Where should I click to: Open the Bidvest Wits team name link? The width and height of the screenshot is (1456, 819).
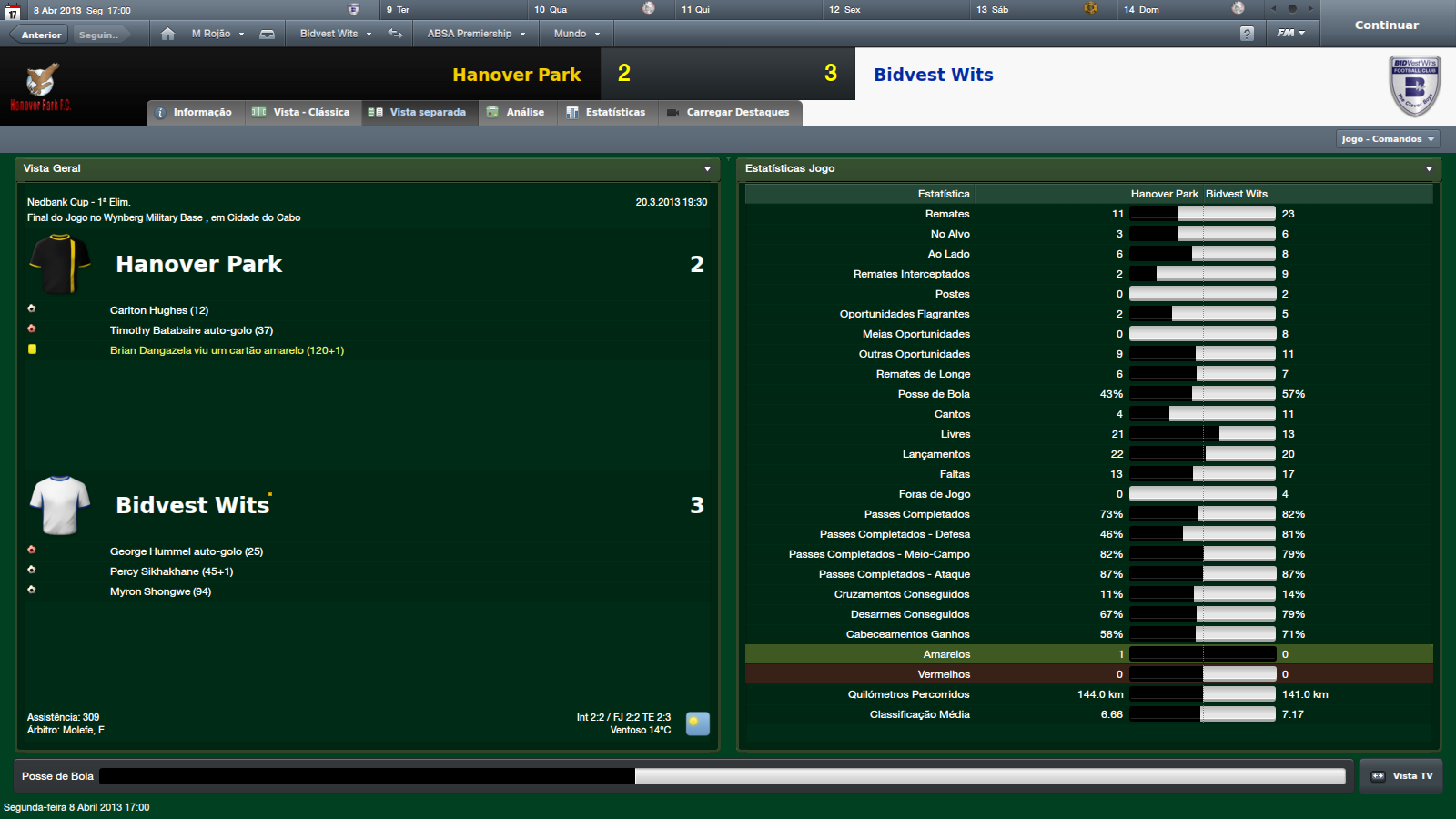934,75
